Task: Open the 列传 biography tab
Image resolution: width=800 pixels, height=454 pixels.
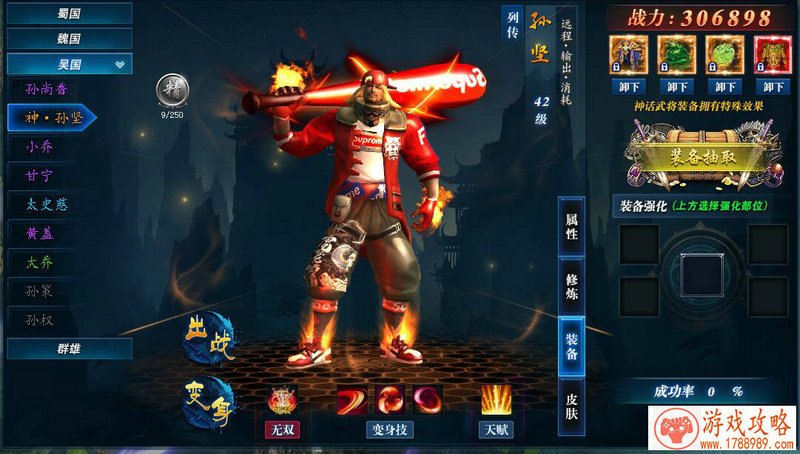Action: (x=512, y=25)
